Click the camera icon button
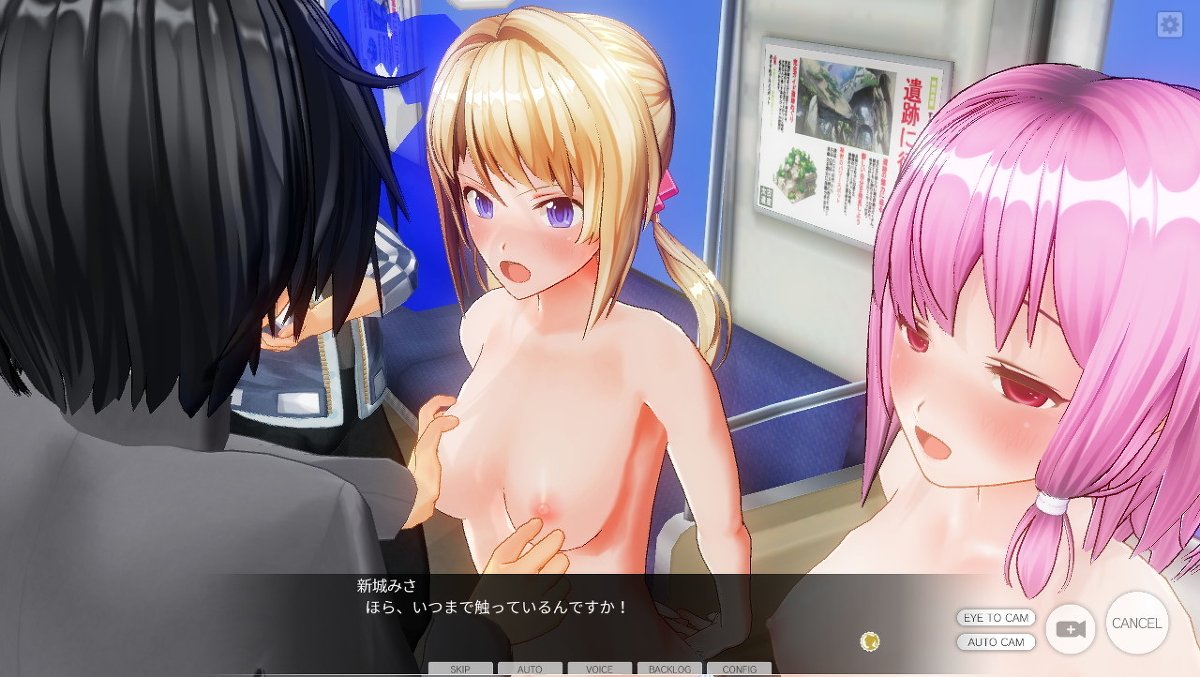This screenshot has width=1200, height=677. pyautogui.click(x=1070, y=629)
